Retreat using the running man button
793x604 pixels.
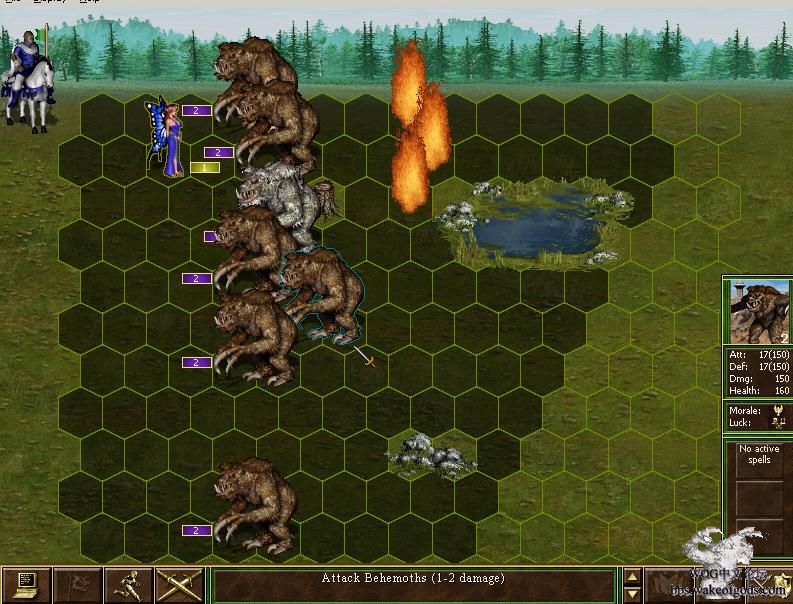(x=129, y=585)
